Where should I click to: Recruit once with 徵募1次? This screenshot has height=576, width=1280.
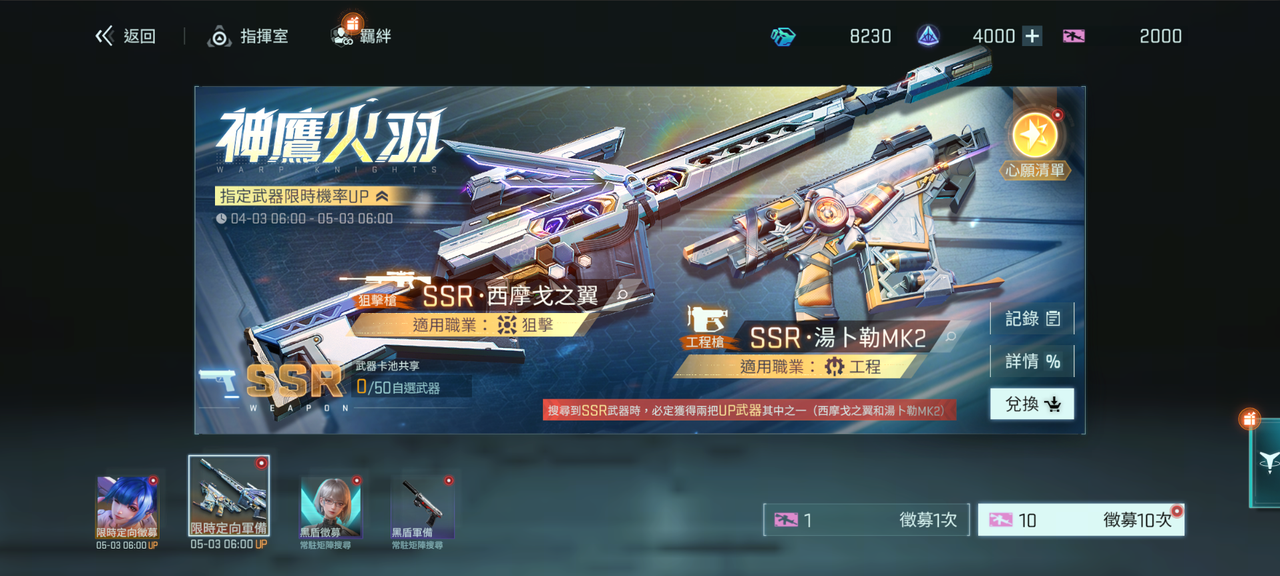pos(866,520)
